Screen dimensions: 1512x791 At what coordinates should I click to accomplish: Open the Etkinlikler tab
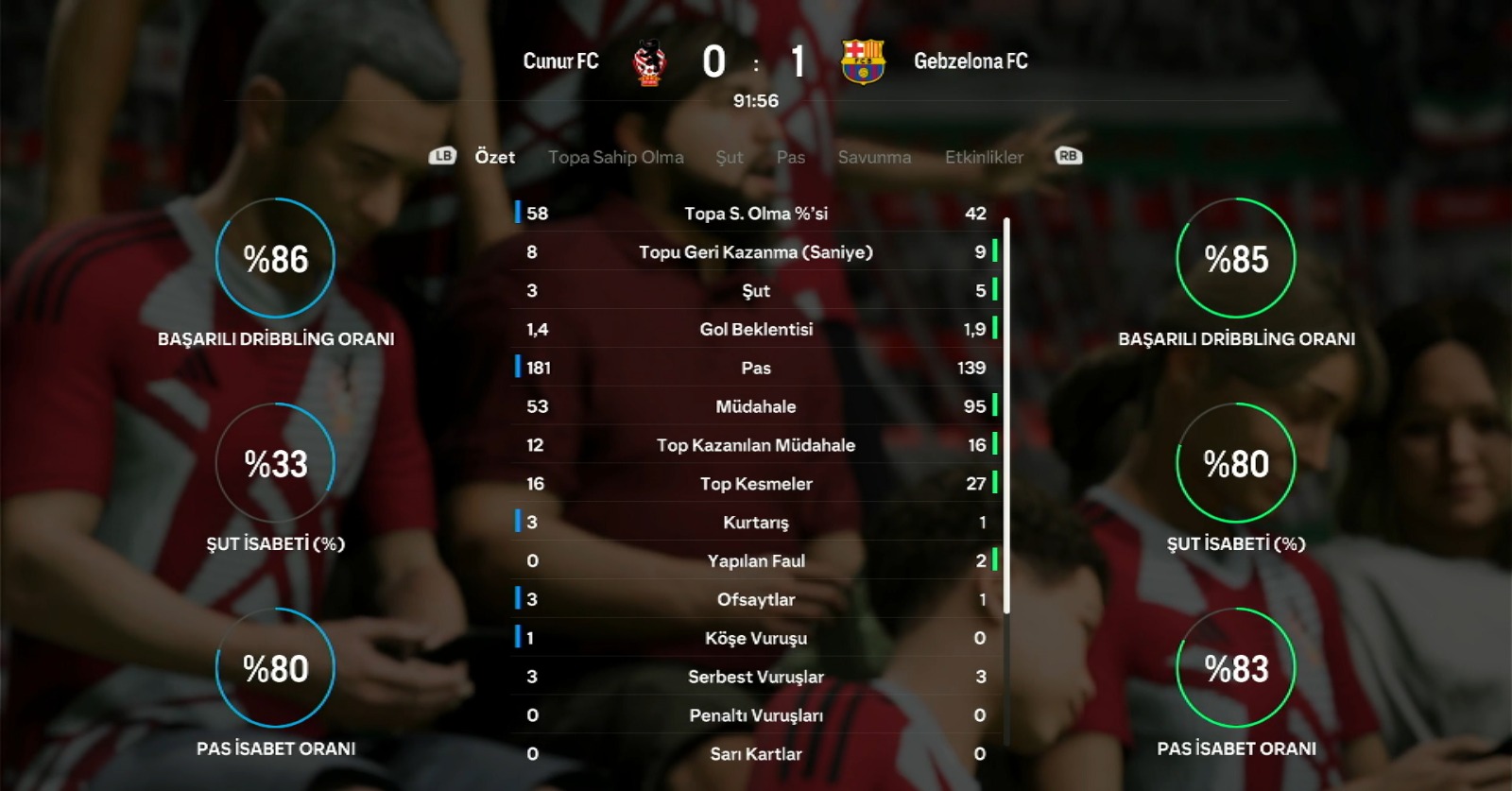pos(984,157)
